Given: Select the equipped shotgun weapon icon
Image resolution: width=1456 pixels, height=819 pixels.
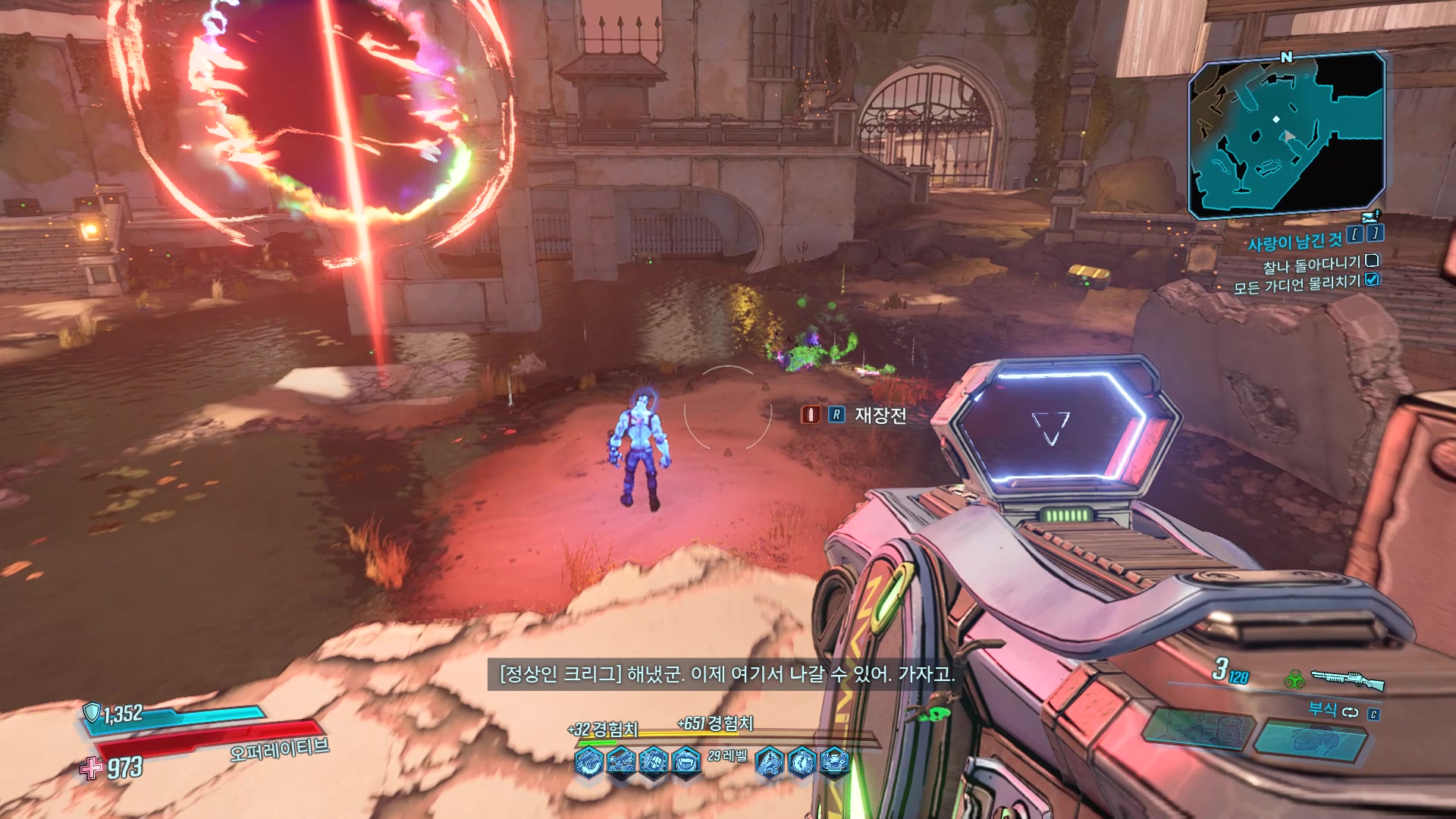Looking at the screenshot, I should pos(1347,679).
